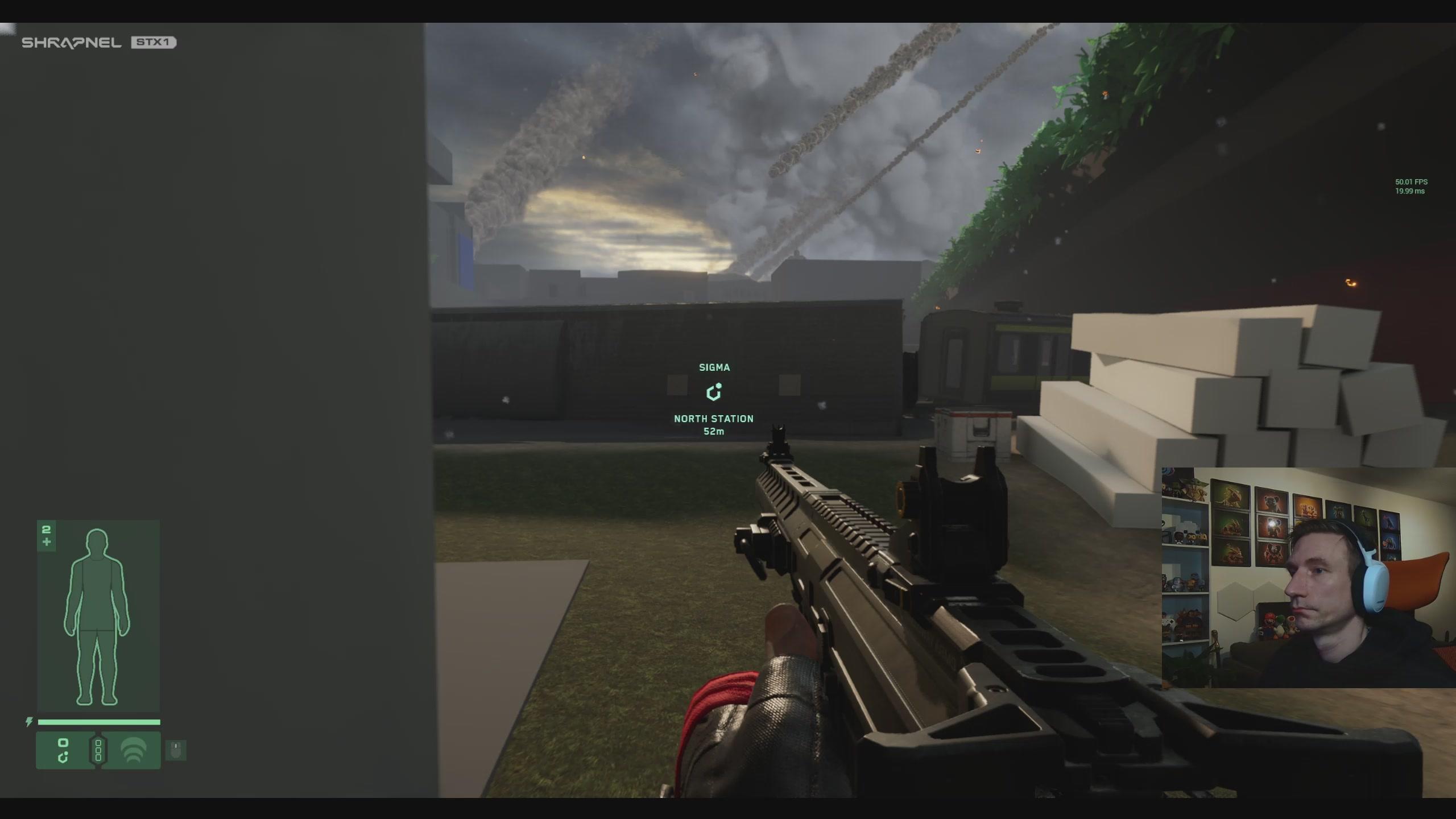Click the ammo magazine icon
The width and height of the screenshot is (1456, 819).
point(100,750)
